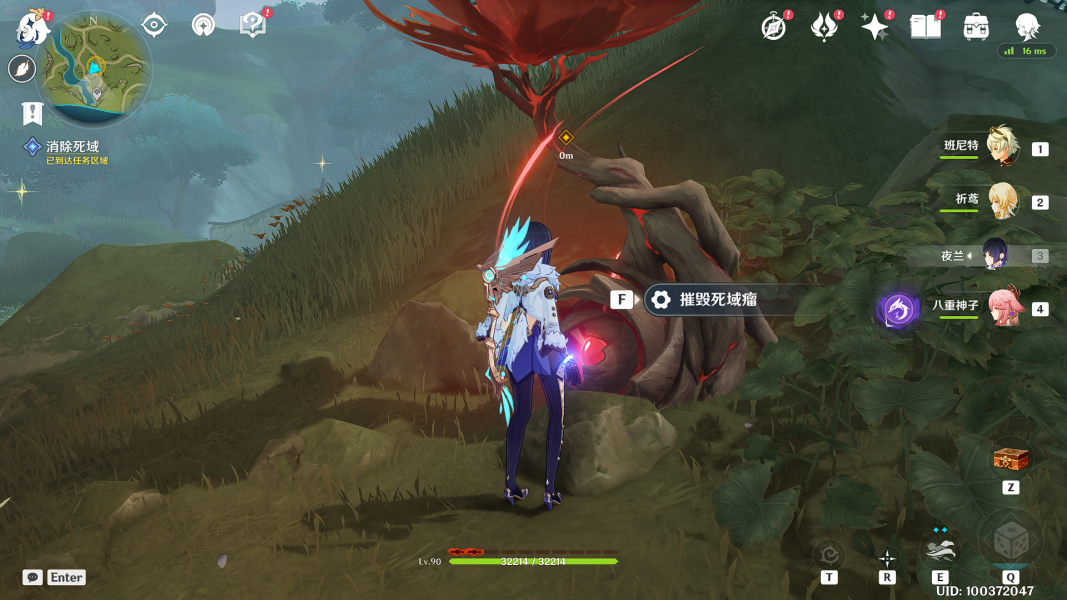Click the leaf icon beside the minimap
Screen dimensions: 1067x600
21,69
